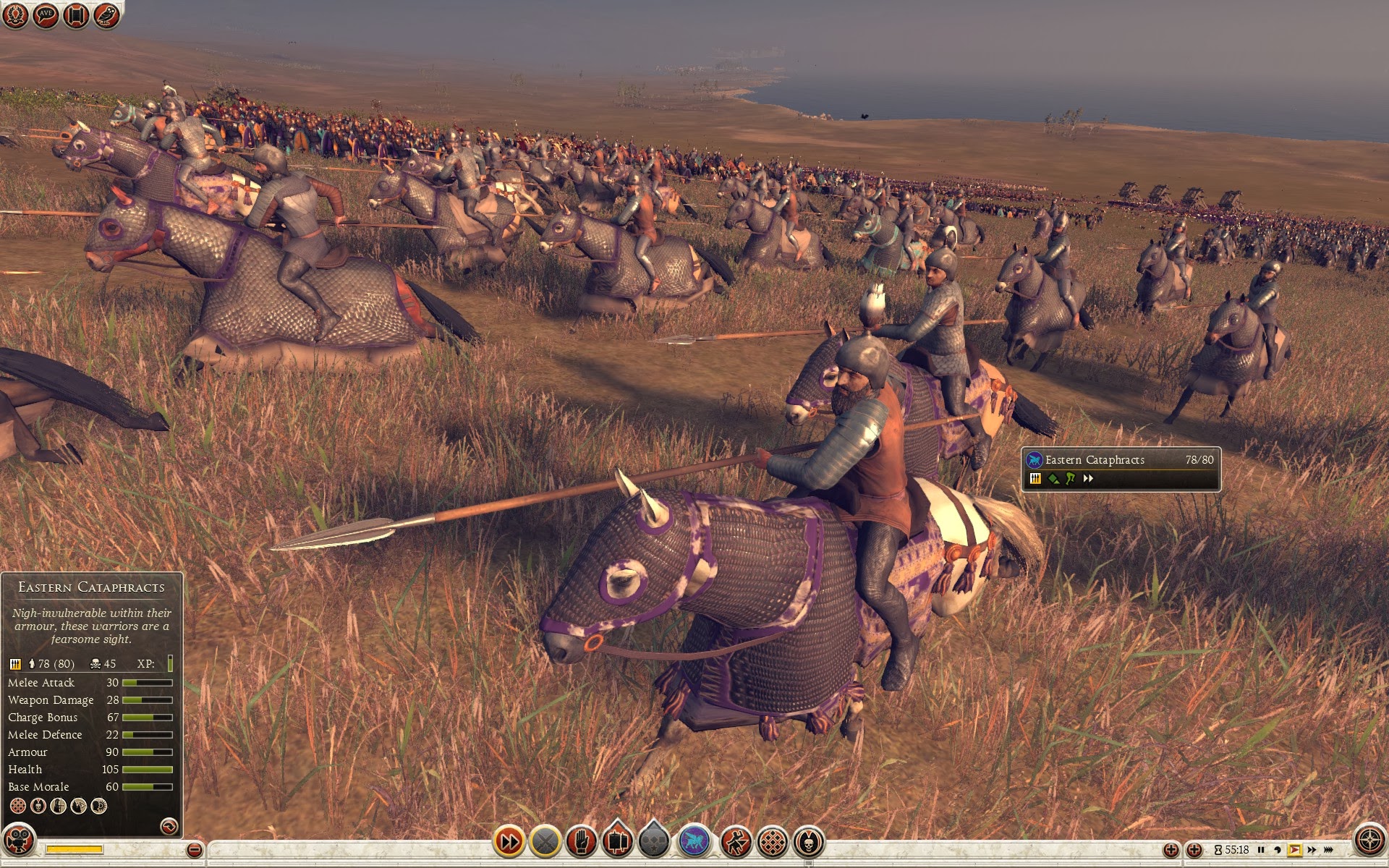Select the Eastern Cataphracts unit banner
1389x868 pixels.
coord(1121,469)
